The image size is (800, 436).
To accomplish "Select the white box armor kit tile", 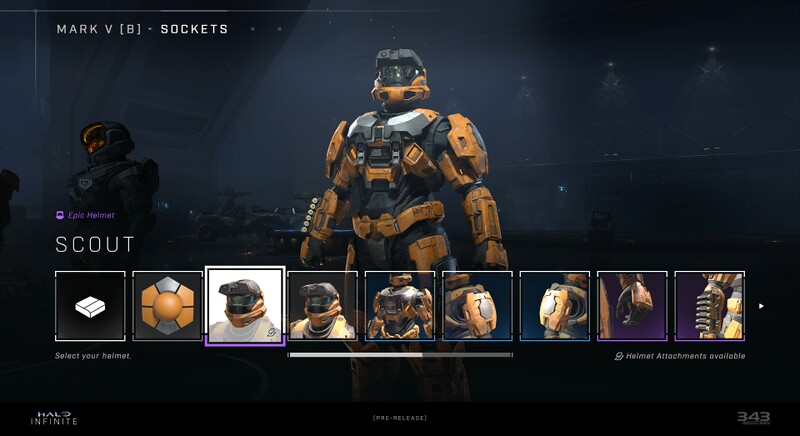I will 90,306.
